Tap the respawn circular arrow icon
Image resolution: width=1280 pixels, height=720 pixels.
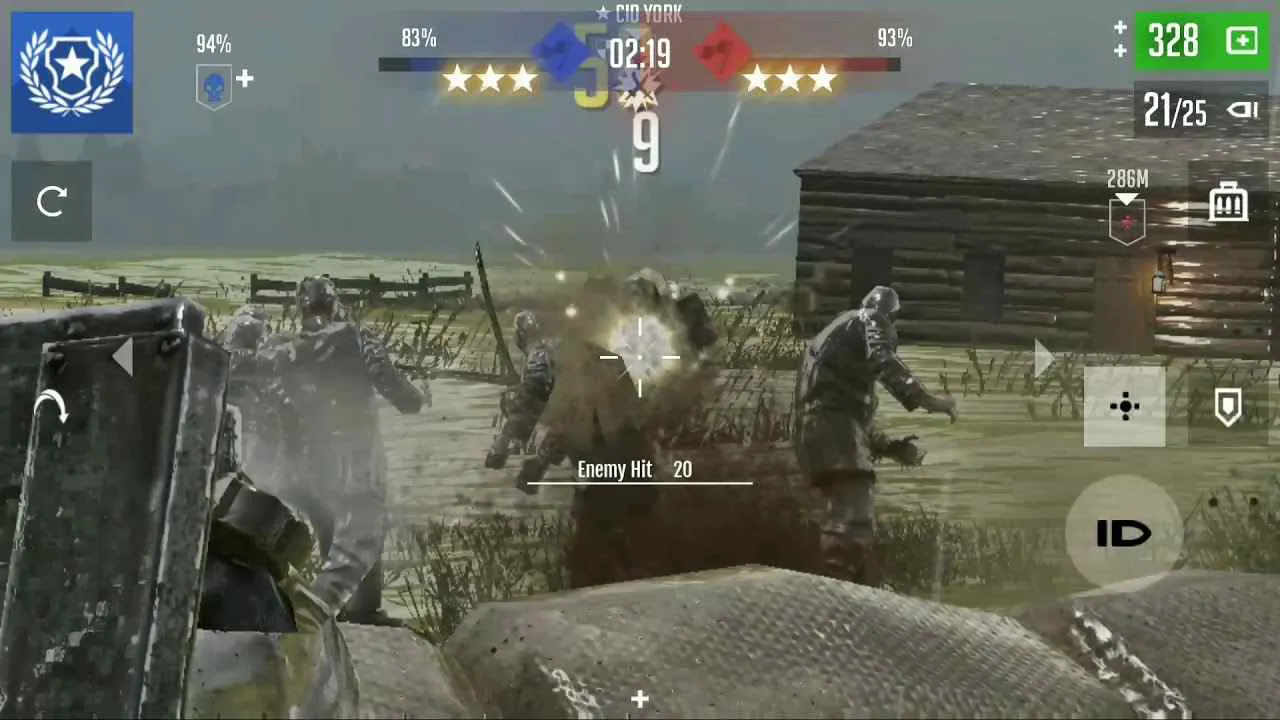[x=51, y=200]
